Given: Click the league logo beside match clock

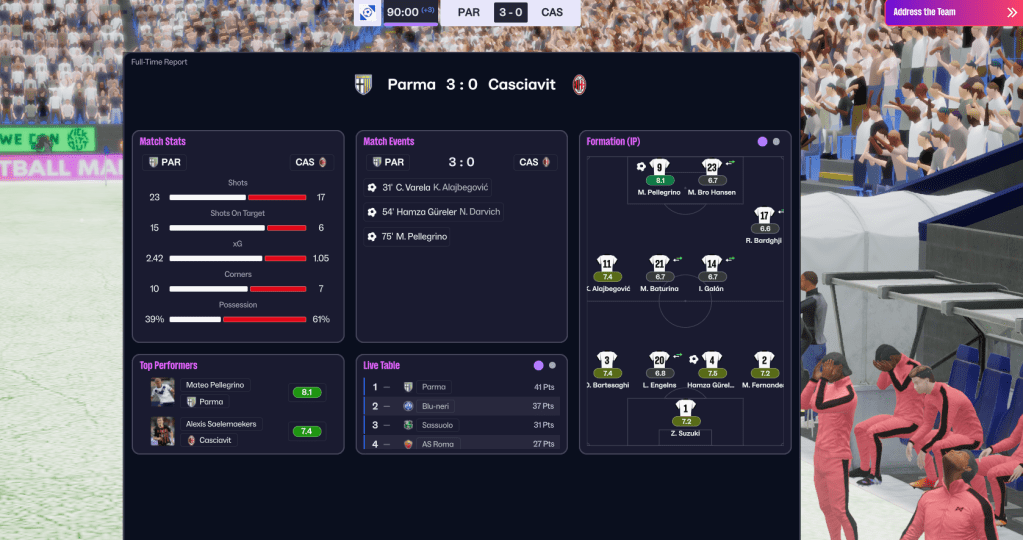Looking at the screenshot, I should [368, 13].
